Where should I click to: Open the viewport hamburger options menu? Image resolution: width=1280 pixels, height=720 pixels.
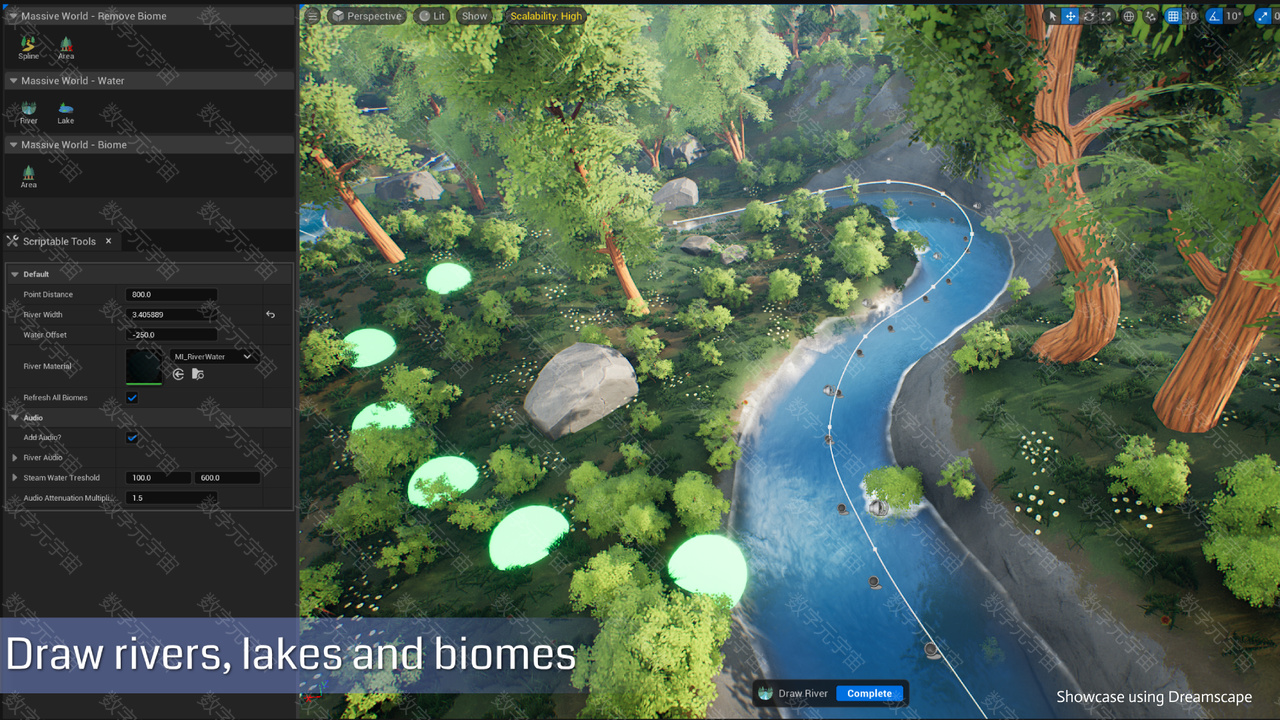313,16
